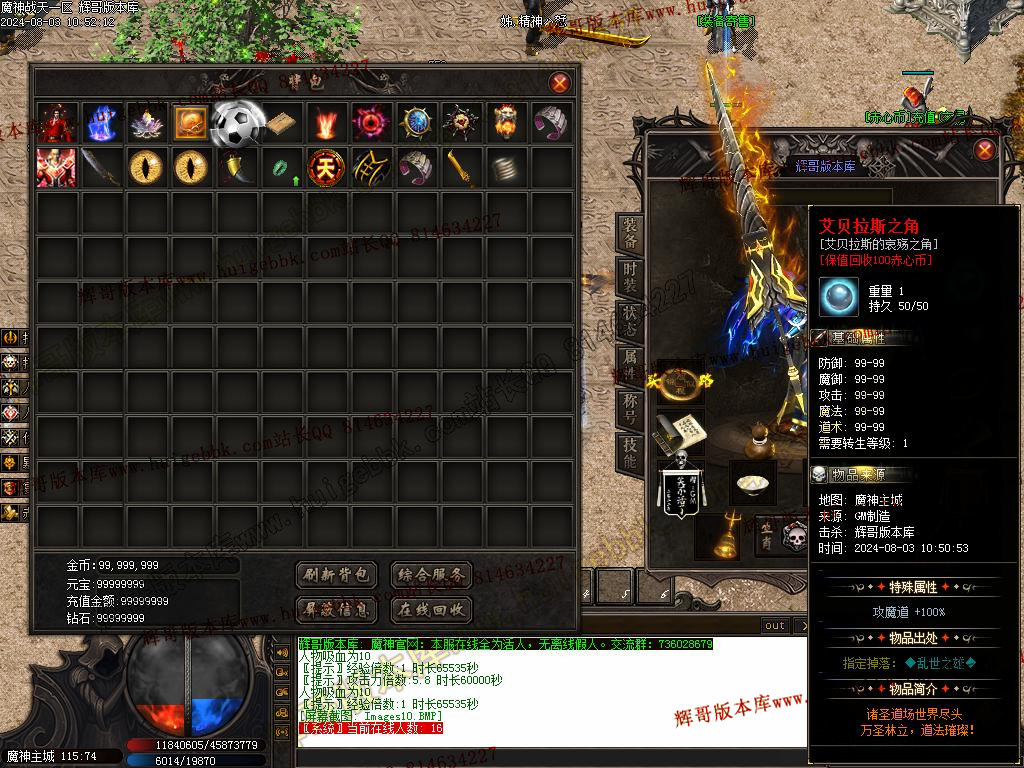This screenshot has height=768, width=1024.
Task: Close the character equipment panel
Action: tap(985, 150)
